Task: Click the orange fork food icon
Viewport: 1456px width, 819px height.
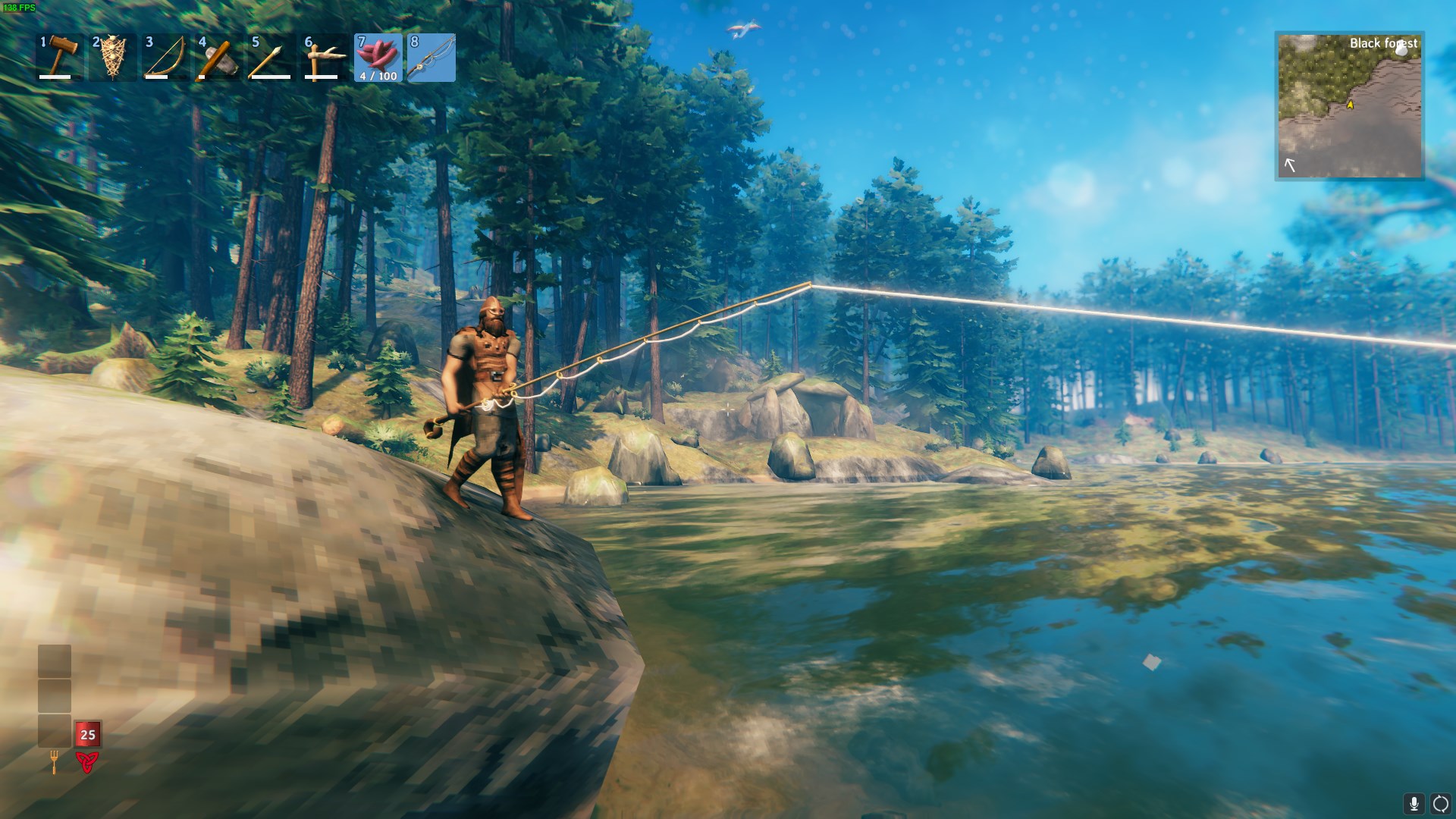Action: point(55,761)
